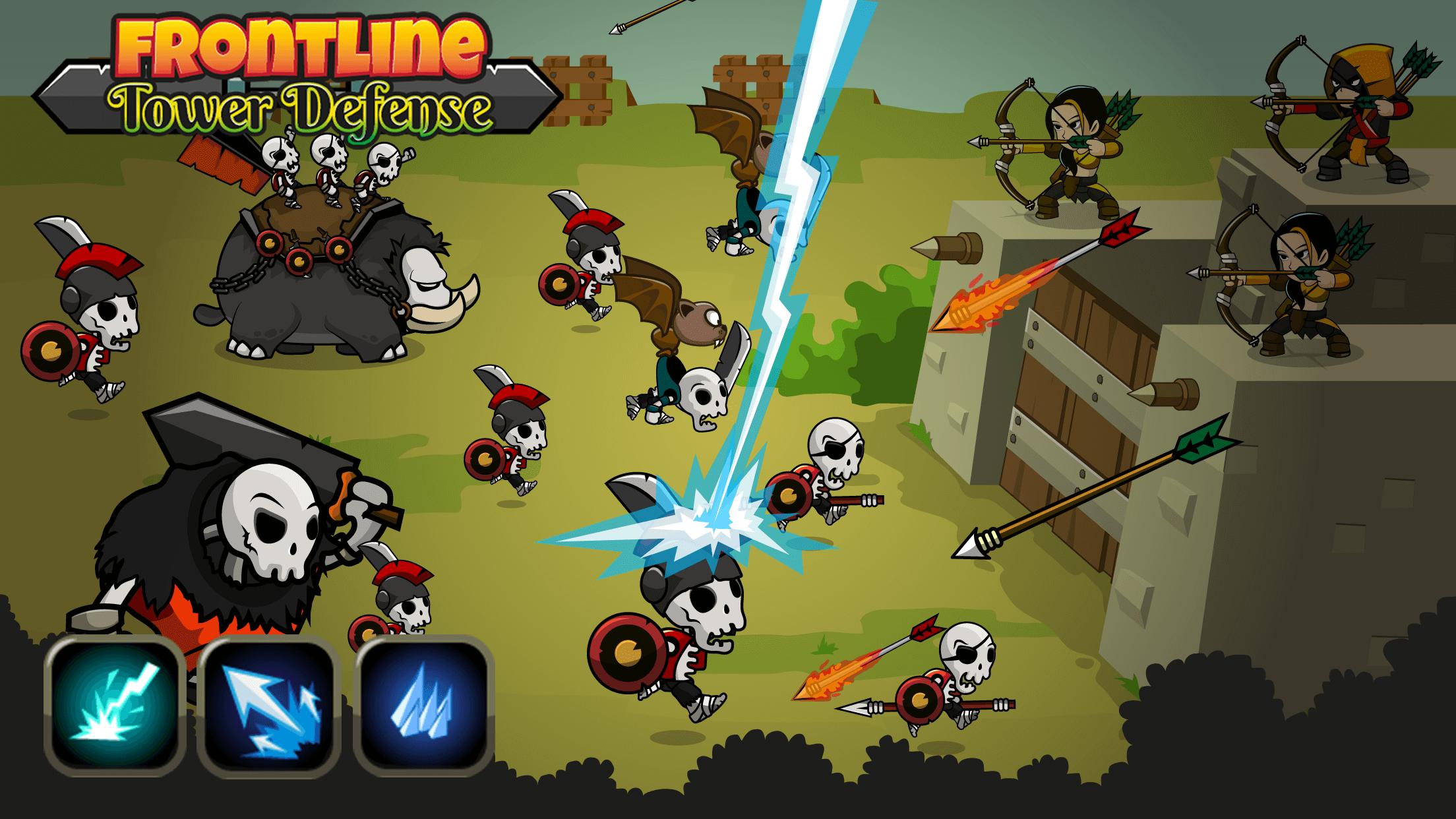1456x819 pixels.
Task: Click the Frontline Tower Defense title logo
Action: pos(297,73)
